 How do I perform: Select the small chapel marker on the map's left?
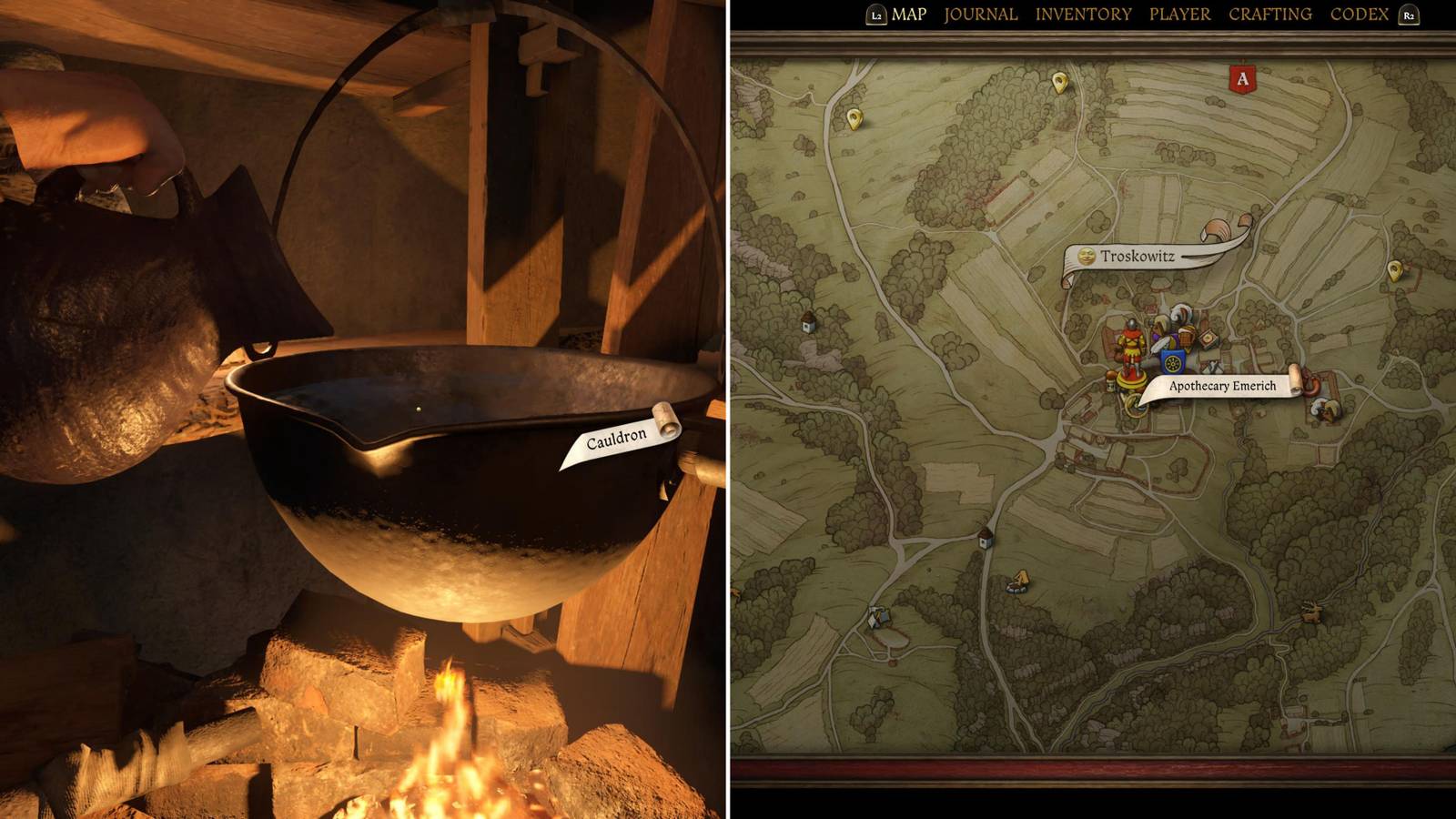click(806, 323)
